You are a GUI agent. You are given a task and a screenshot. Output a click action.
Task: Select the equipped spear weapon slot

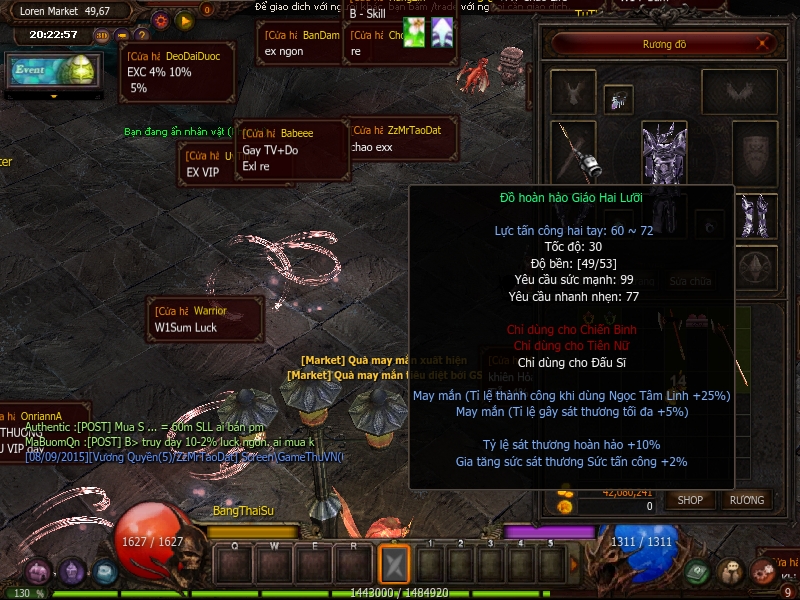(x=574, y=150)
